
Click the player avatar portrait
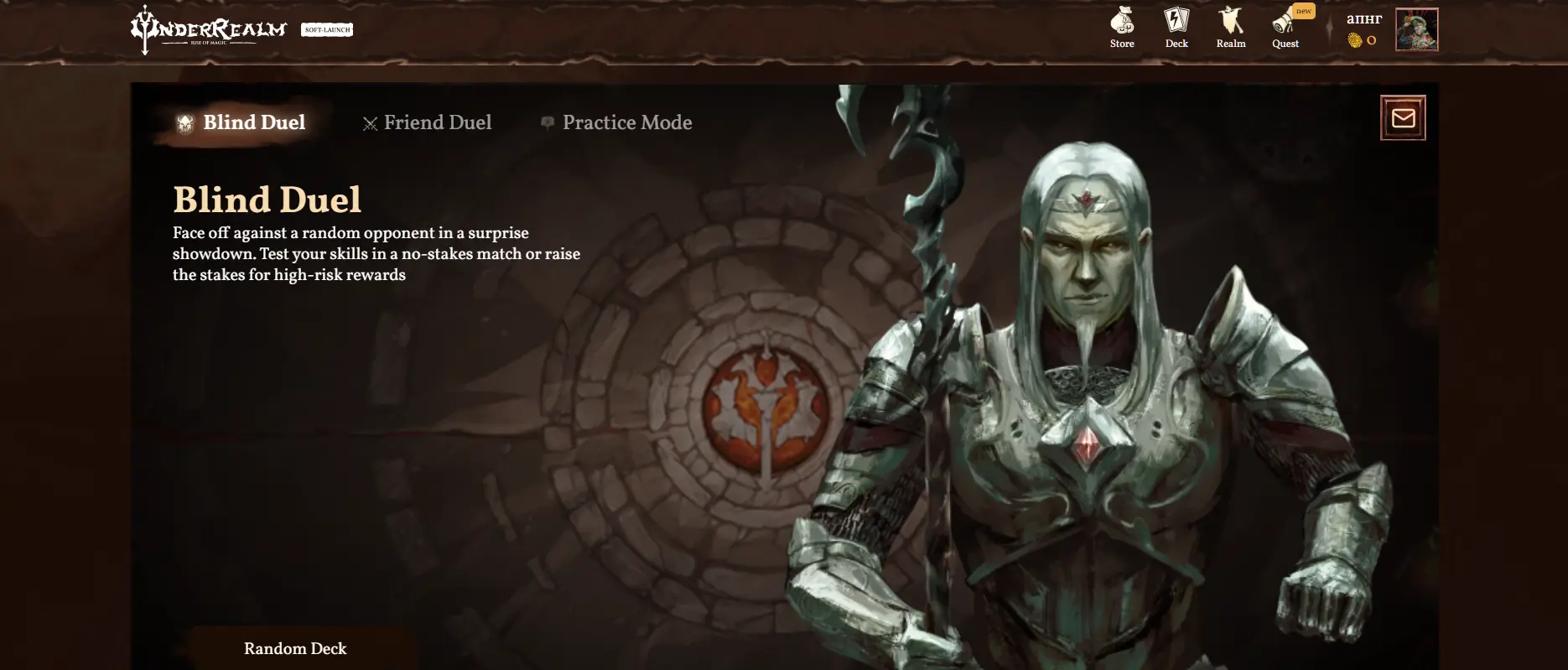1416,30
